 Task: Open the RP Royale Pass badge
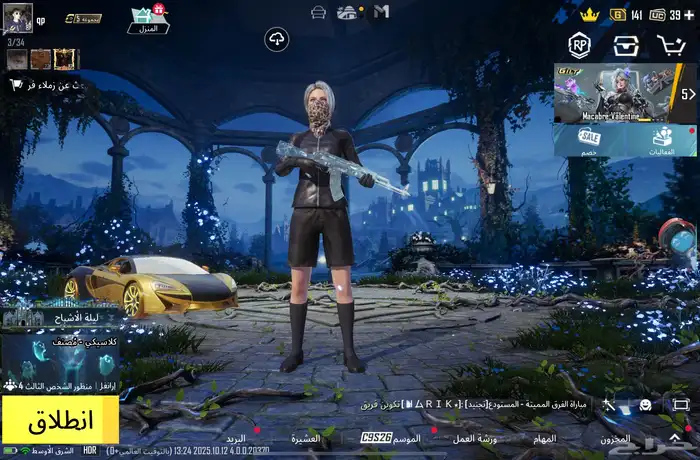click(x=579, y=45)
